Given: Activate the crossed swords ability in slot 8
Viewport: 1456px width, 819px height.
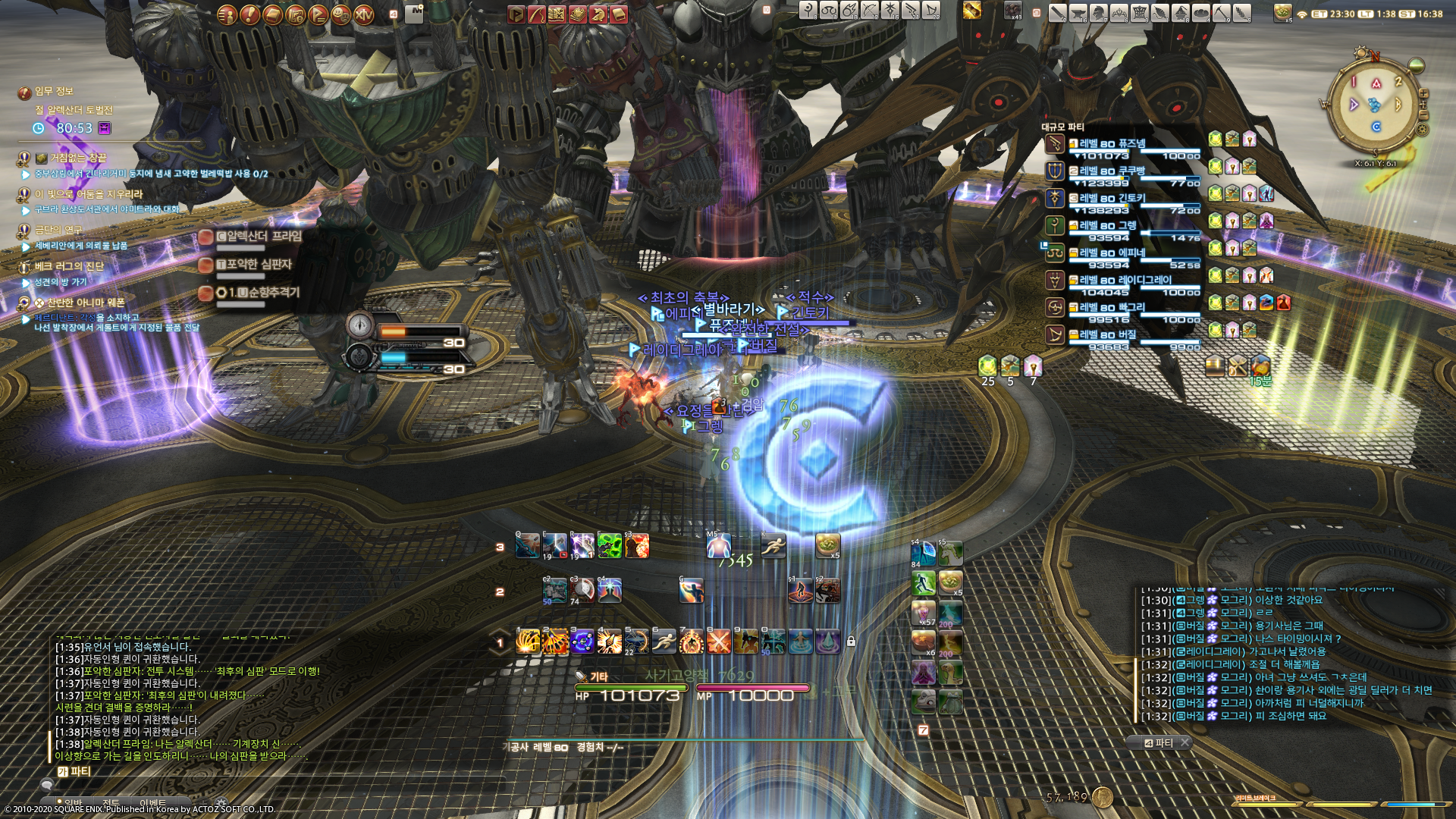Looking at the screenshot, I should coord(718,642).
